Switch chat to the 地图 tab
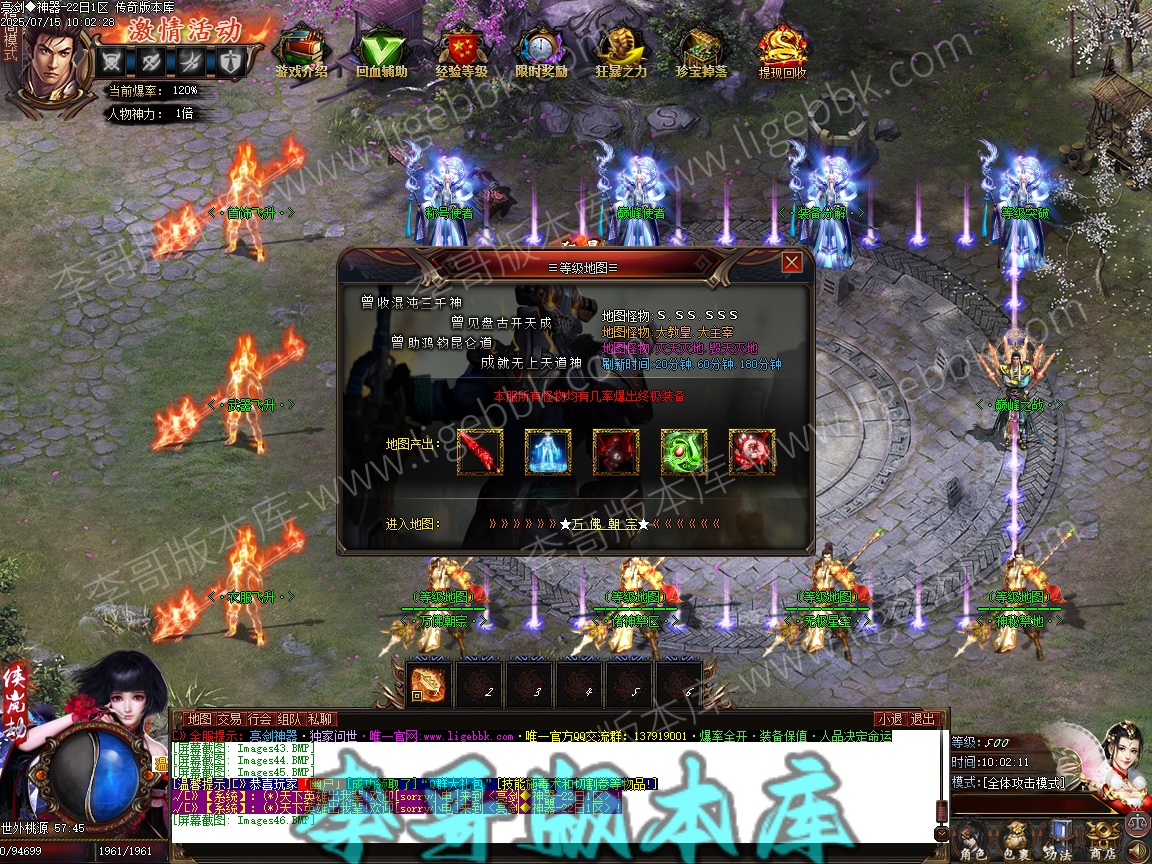1152x864 pixels. [200, 719]
